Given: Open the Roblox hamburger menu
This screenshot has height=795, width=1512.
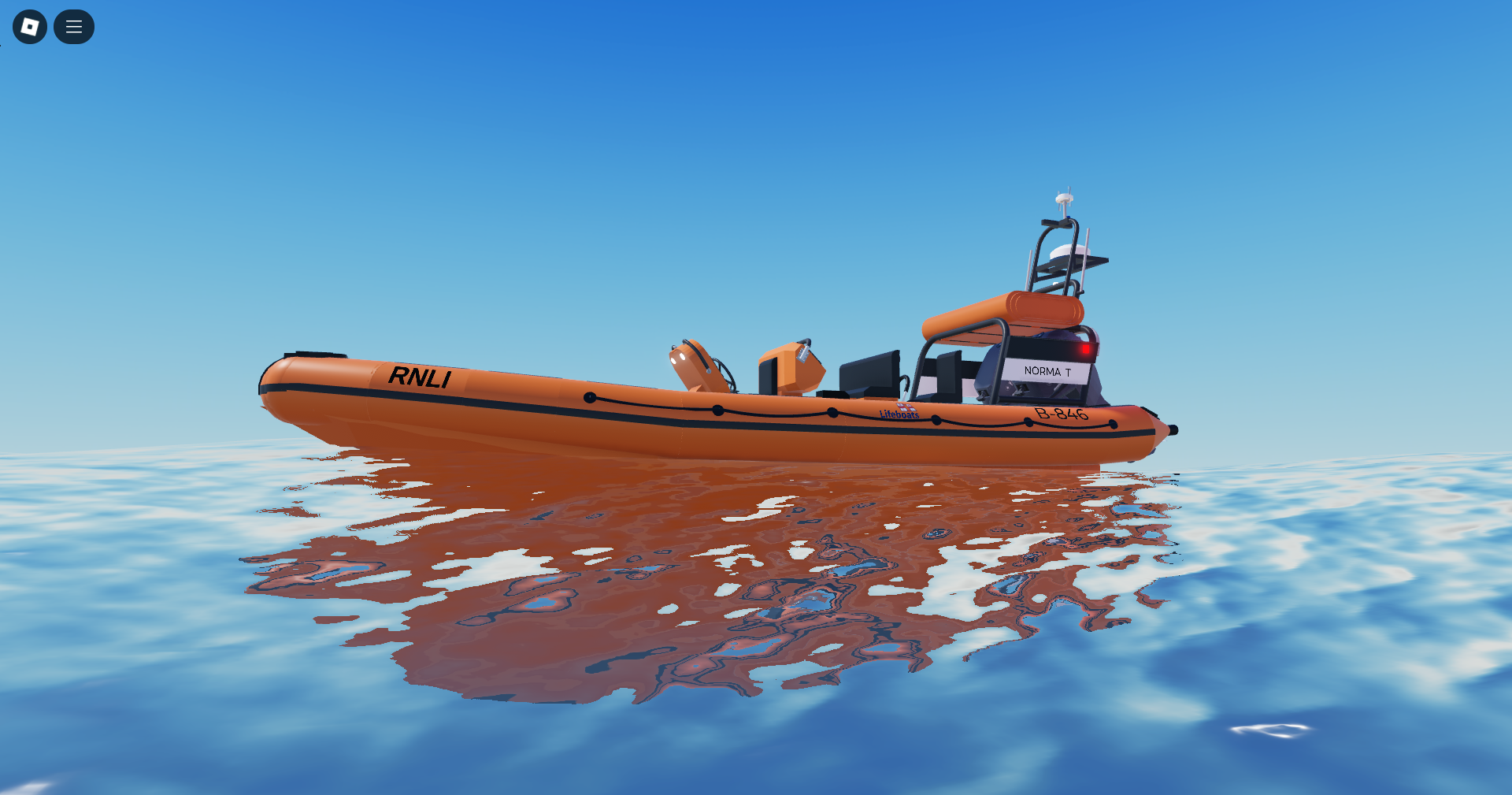Looking at the screenshot, I should (73, 26).
